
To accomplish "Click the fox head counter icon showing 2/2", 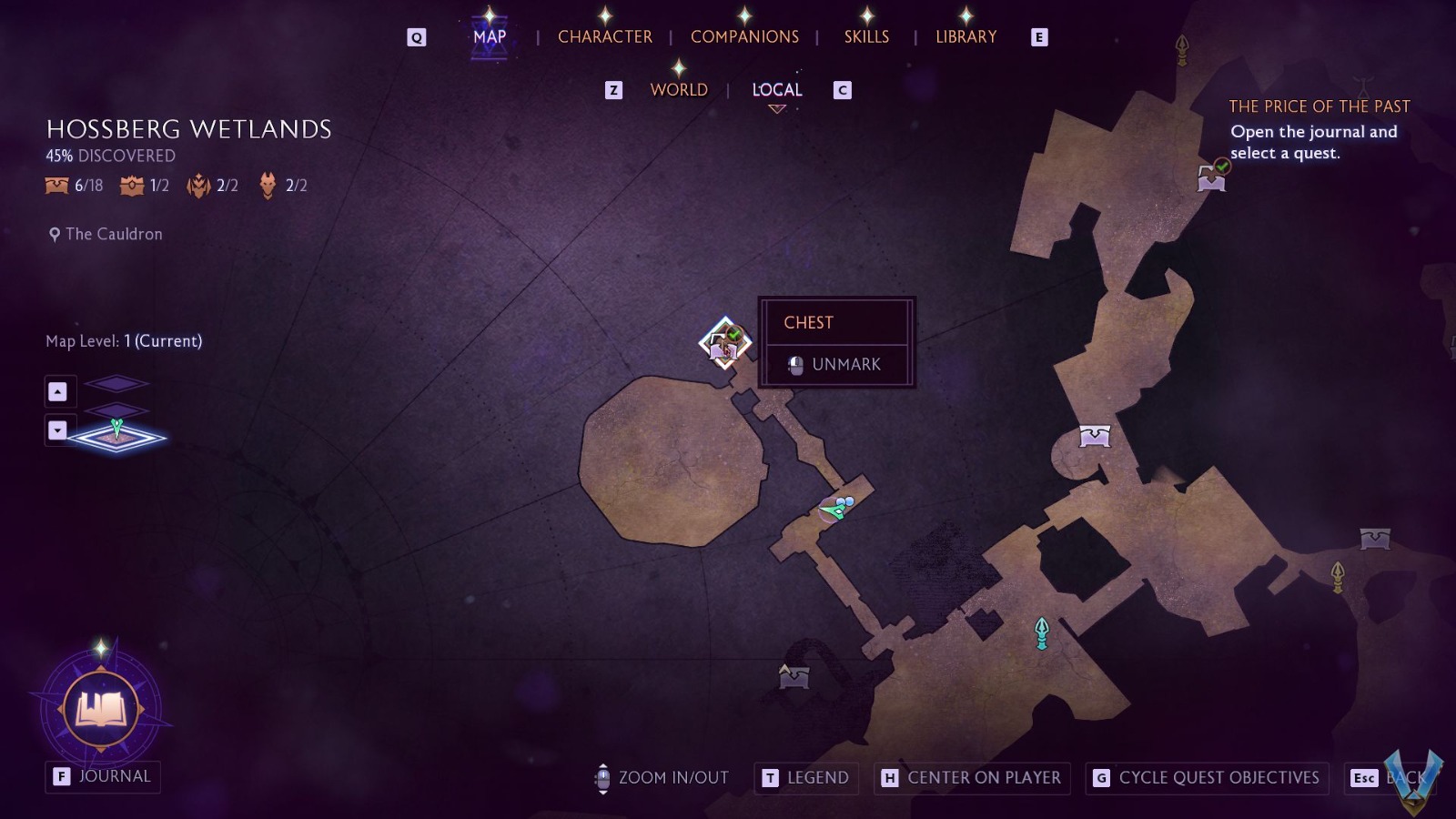I will click(x=266, y=185).
